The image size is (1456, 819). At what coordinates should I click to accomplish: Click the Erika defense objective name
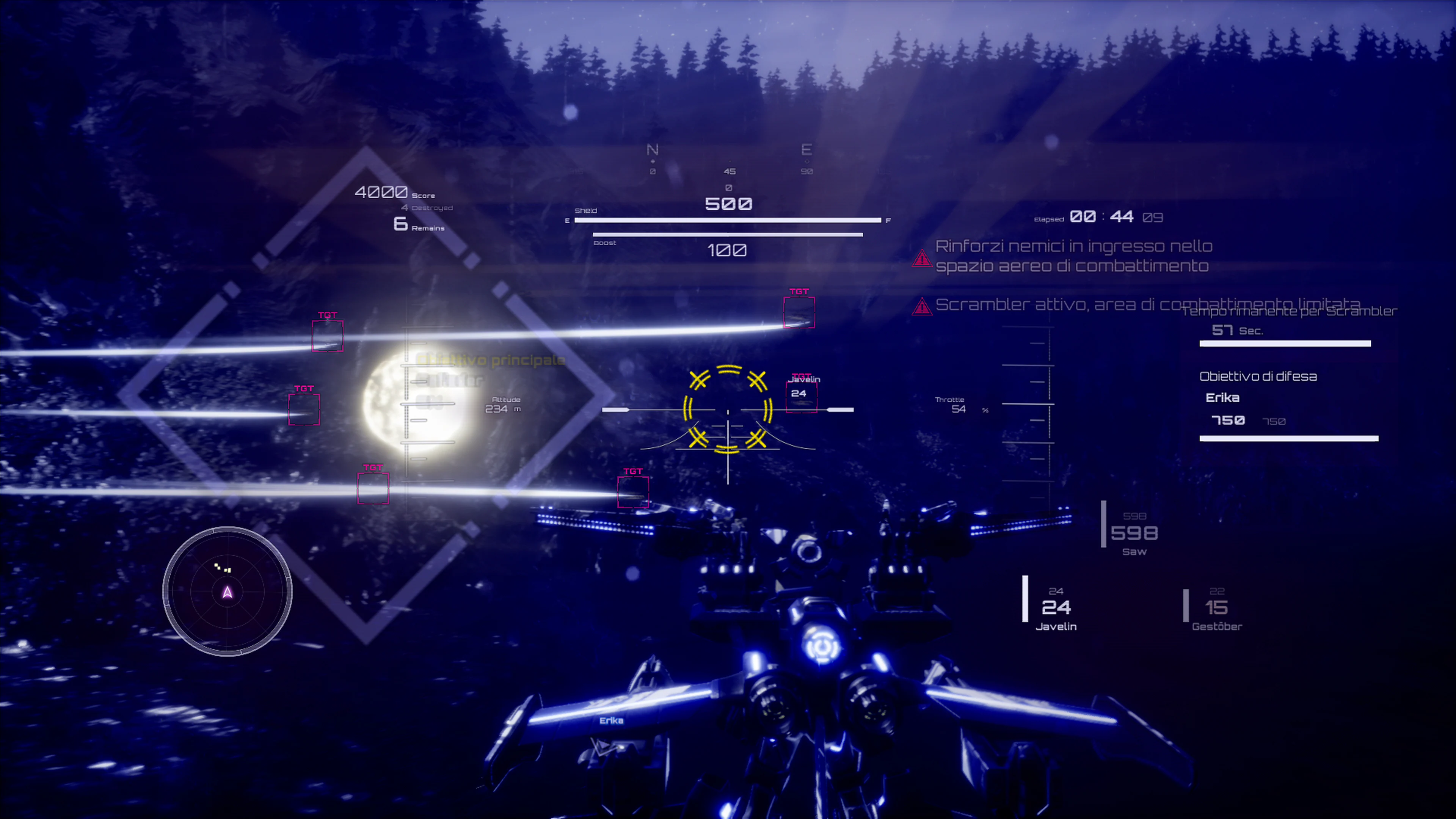(x=1223, y=397)
